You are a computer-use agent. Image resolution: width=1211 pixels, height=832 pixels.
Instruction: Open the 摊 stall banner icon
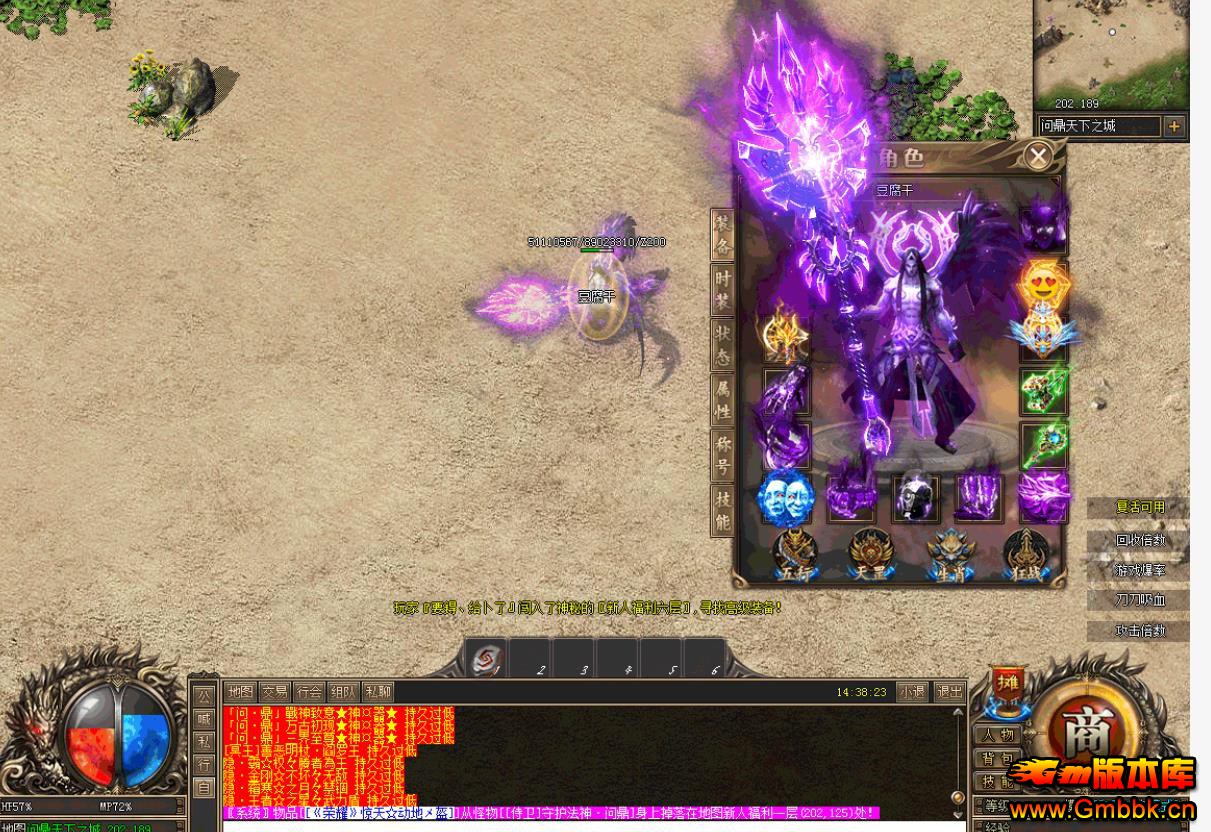[x=1006, y=687]
